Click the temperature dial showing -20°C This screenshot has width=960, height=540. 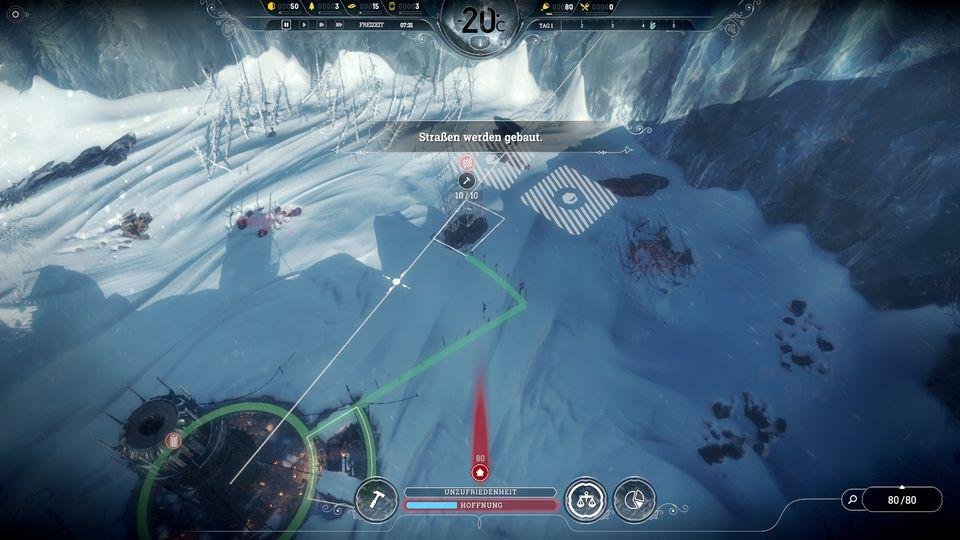(479, 22)
